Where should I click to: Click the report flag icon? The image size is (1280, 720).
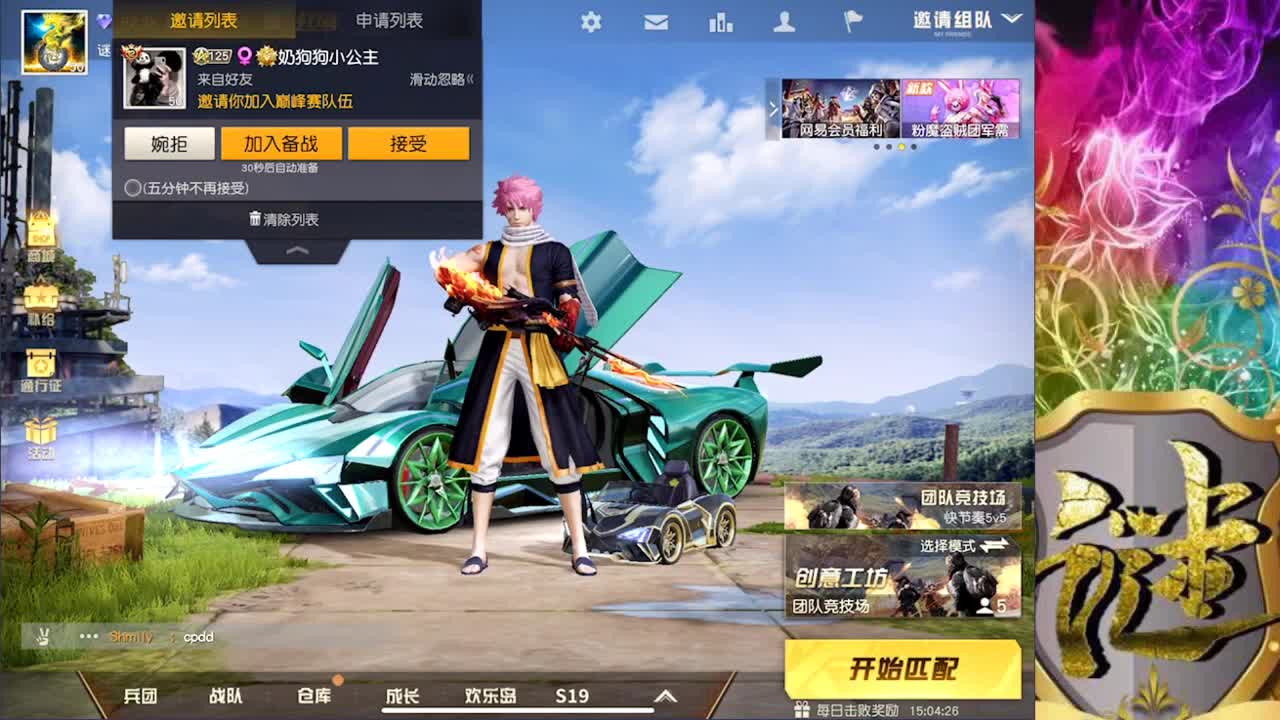coord(851,21)
